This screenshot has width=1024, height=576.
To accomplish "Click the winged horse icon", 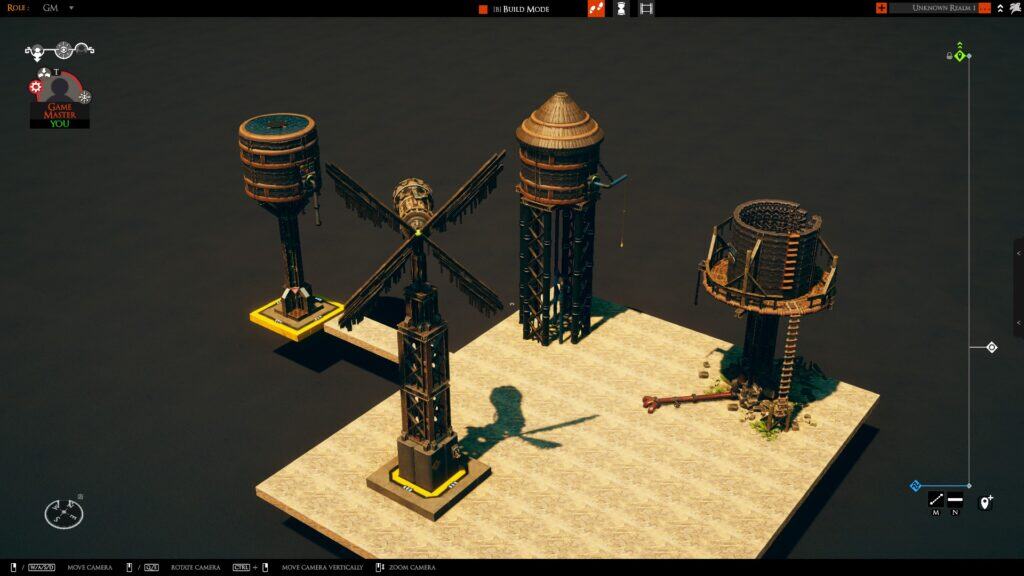I will click(x=1016, y=8).
